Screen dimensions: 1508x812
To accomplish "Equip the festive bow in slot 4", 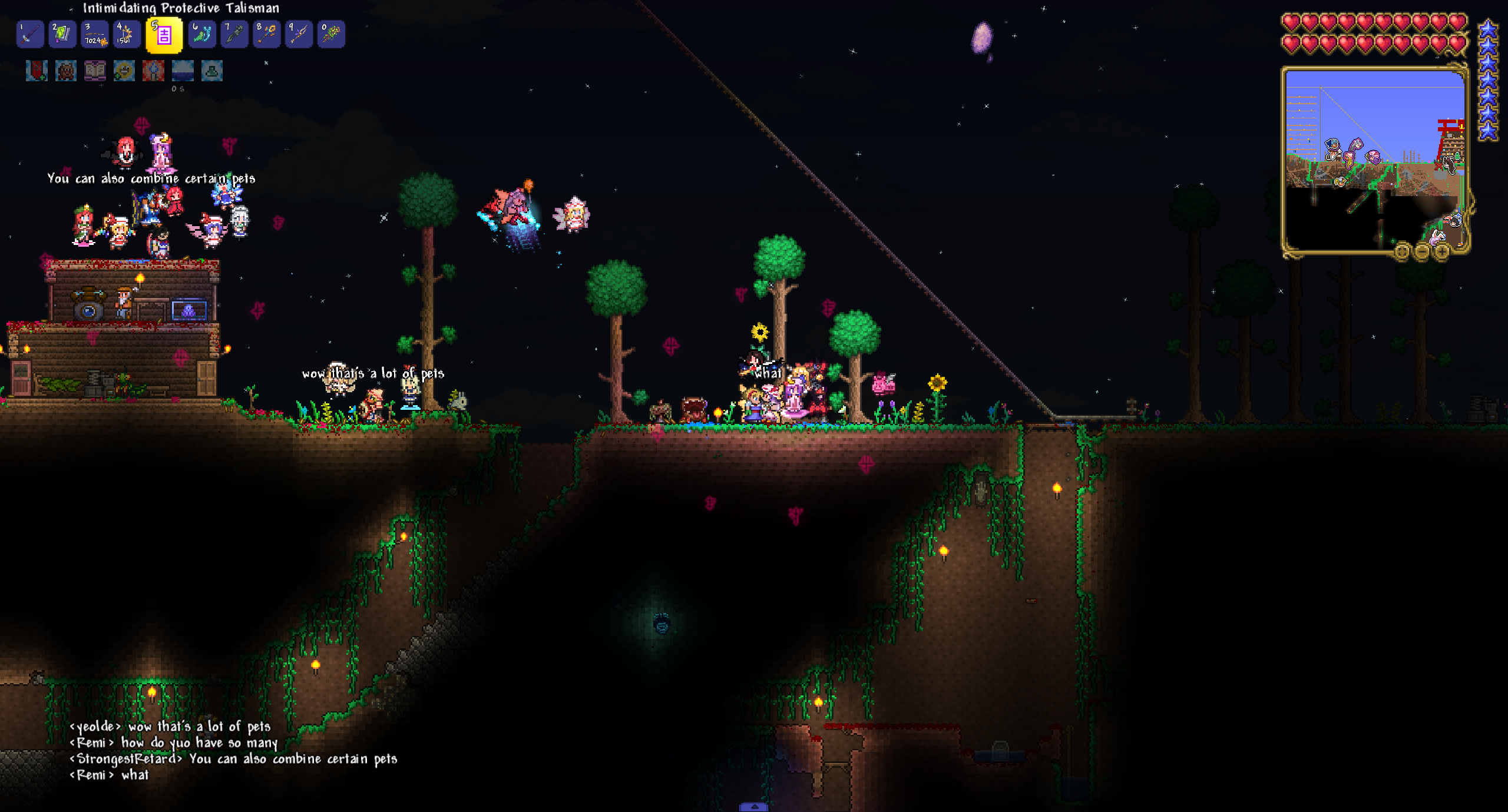I will [x=126, y=34].
